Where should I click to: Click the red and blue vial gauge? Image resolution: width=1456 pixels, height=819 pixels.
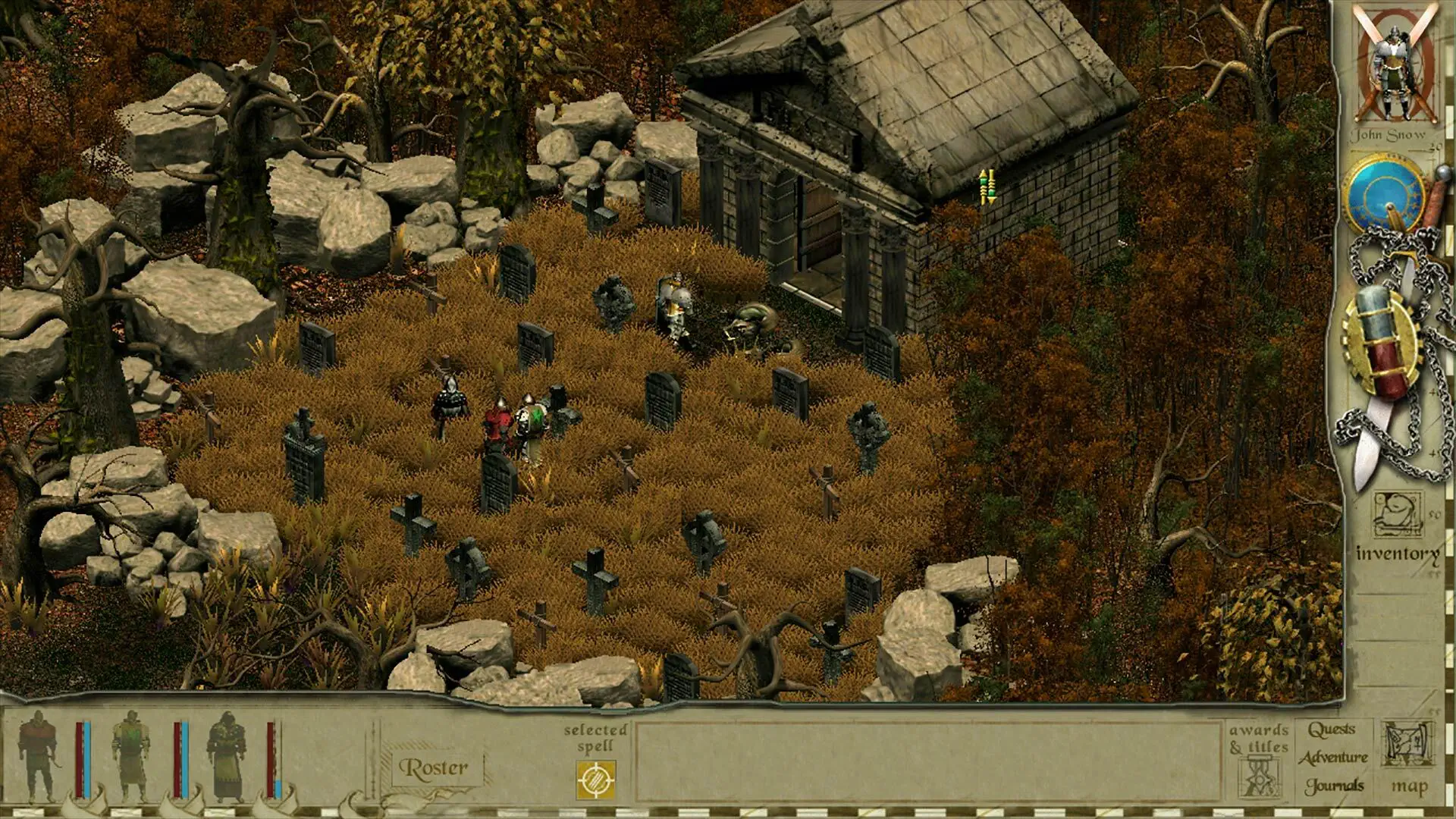pos(1381,343)
